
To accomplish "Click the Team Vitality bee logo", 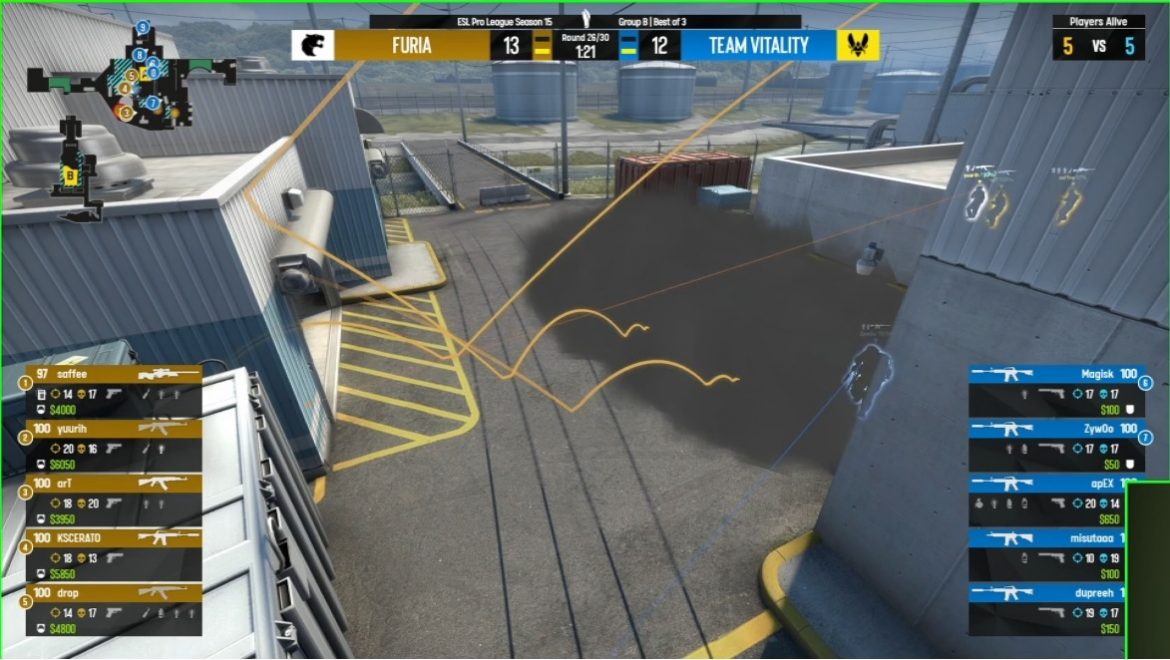I will click(x=859, y=45).
